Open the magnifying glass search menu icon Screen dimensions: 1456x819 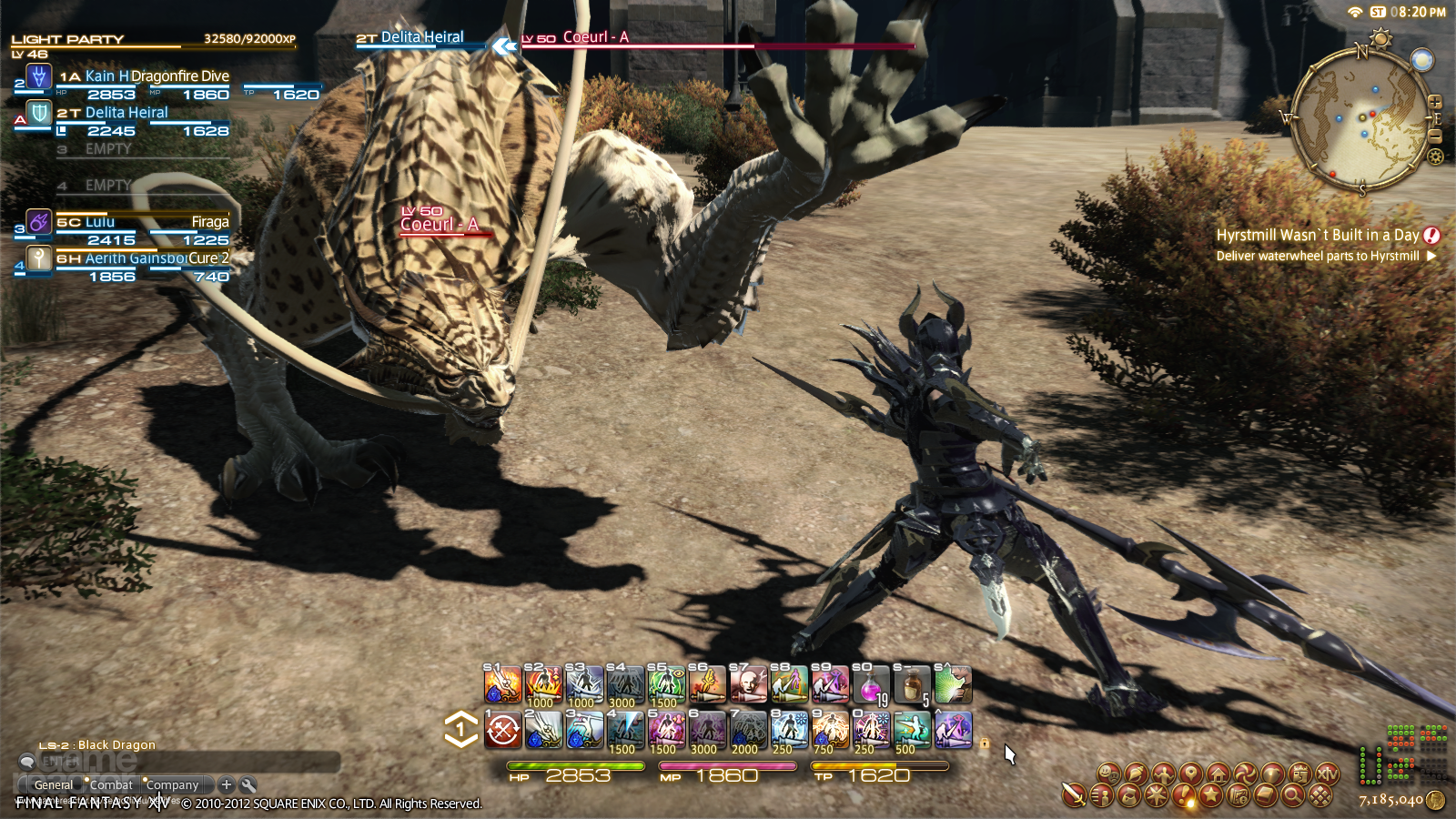pos(1292,796)
